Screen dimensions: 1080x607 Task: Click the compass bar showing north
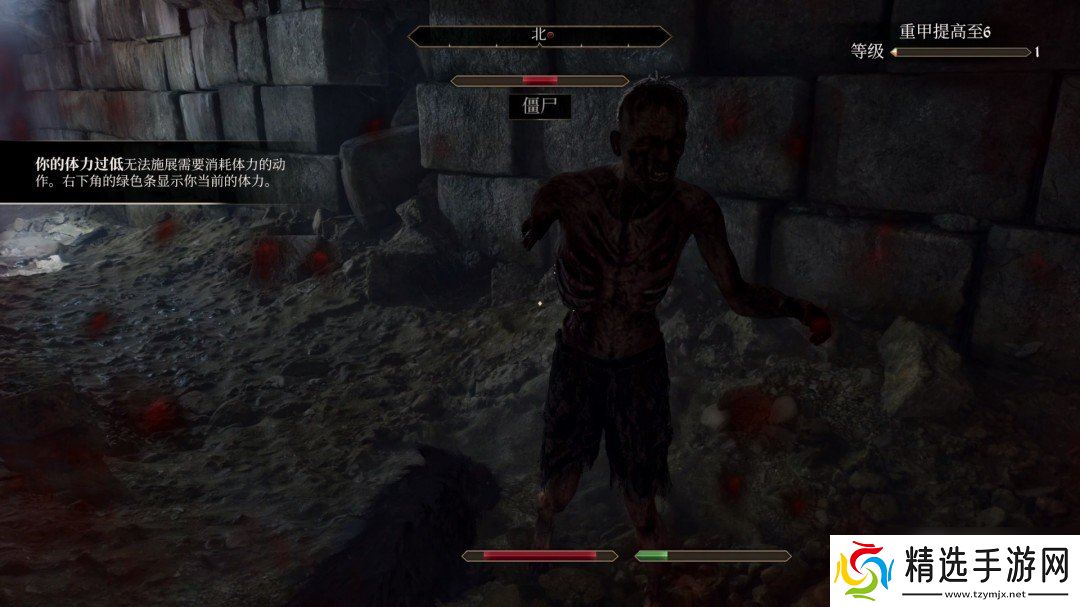(540, 35)
